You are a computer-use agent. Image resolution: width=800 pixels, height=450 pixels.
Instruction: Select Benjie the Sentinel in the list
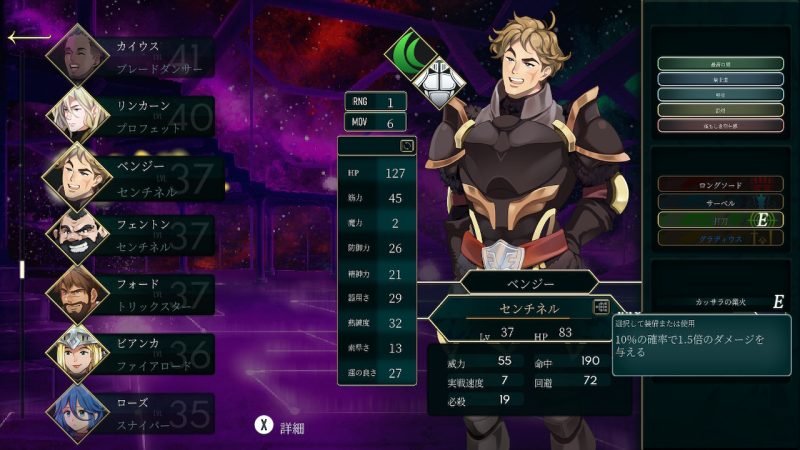click(130, 176)
